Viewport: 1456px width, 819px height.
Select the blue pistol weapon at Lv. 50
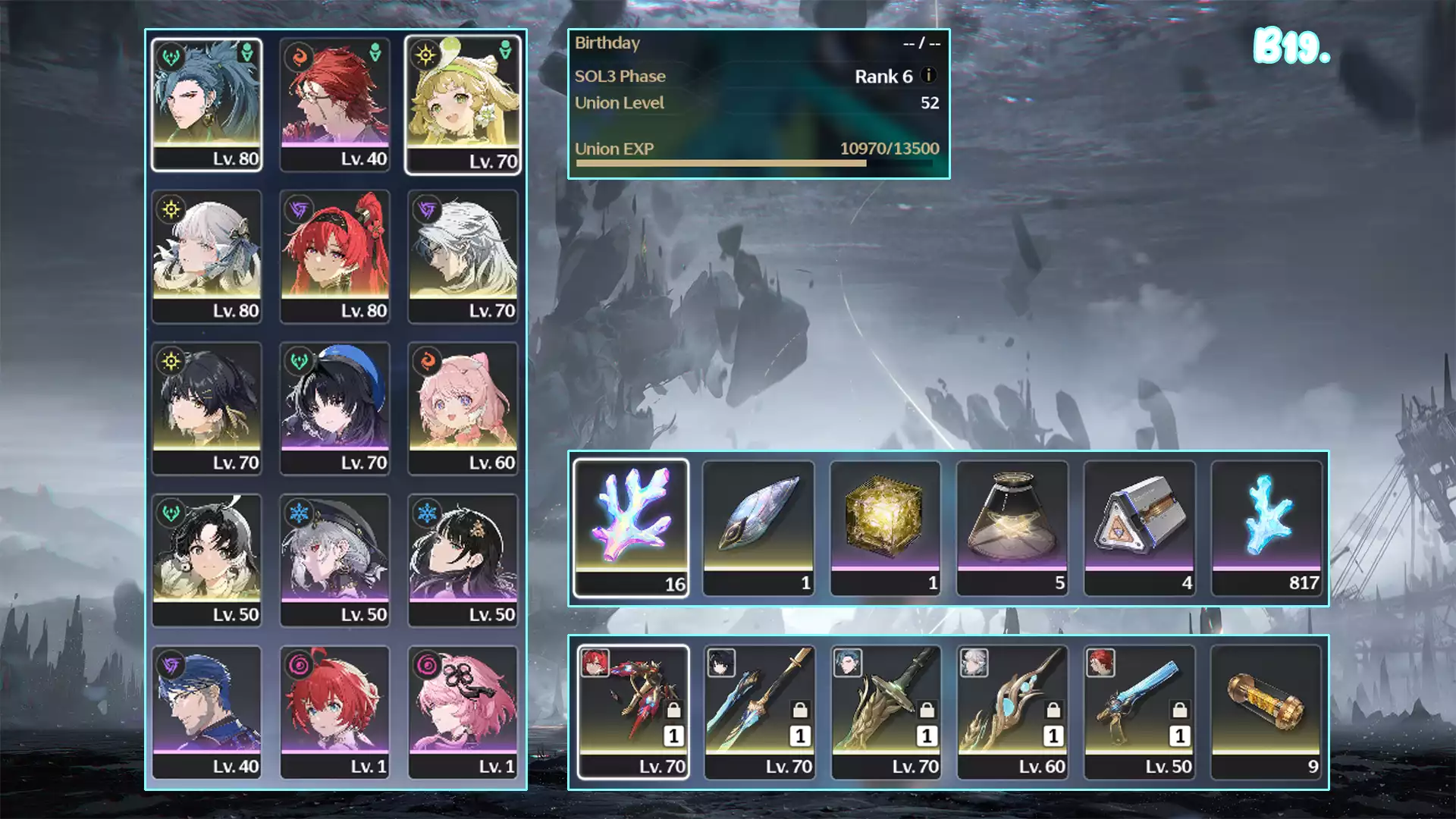[1139, 711]
